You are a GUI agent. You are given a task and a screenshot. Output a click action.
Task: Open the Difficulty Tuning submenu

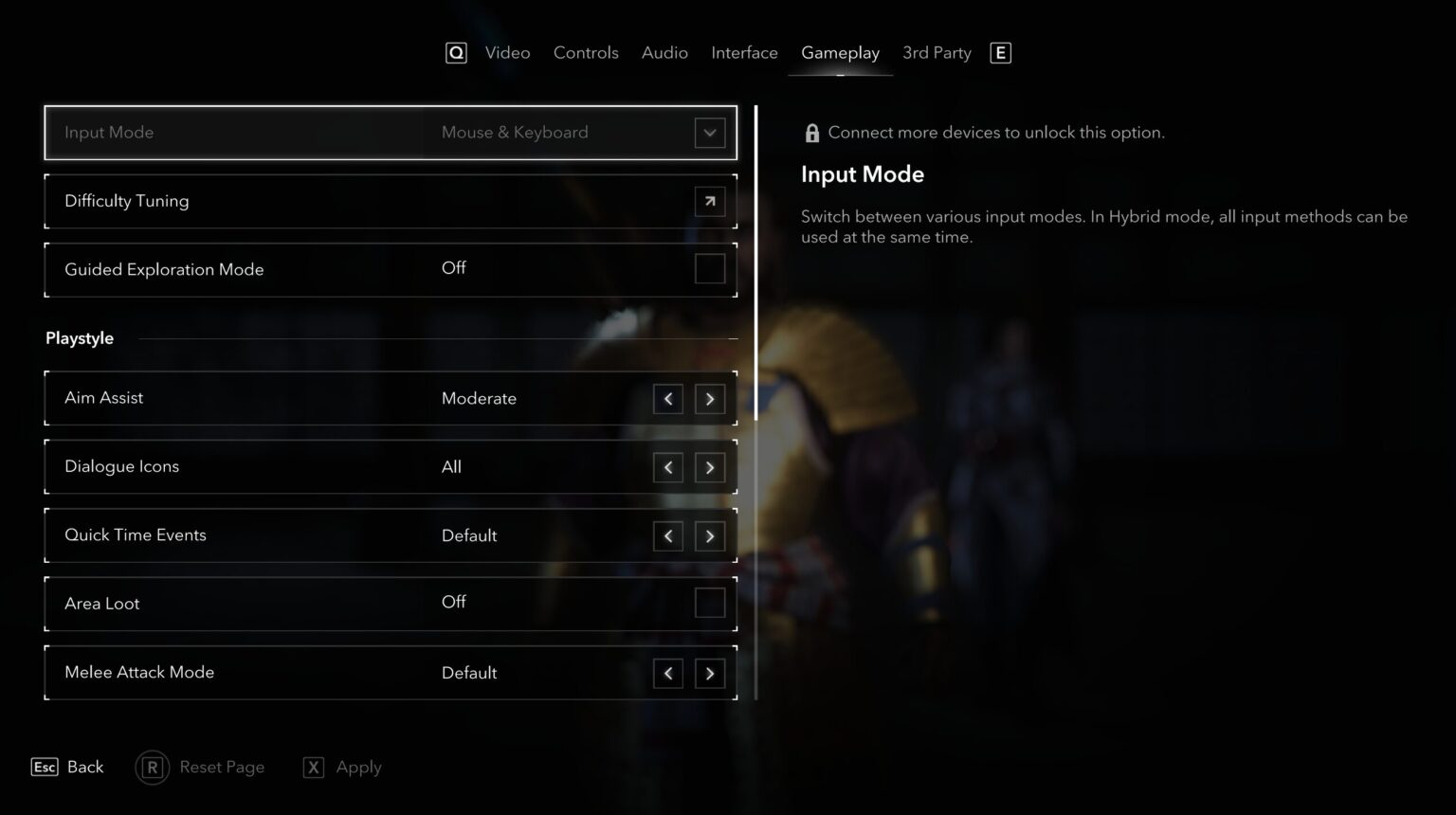(709, 201)
